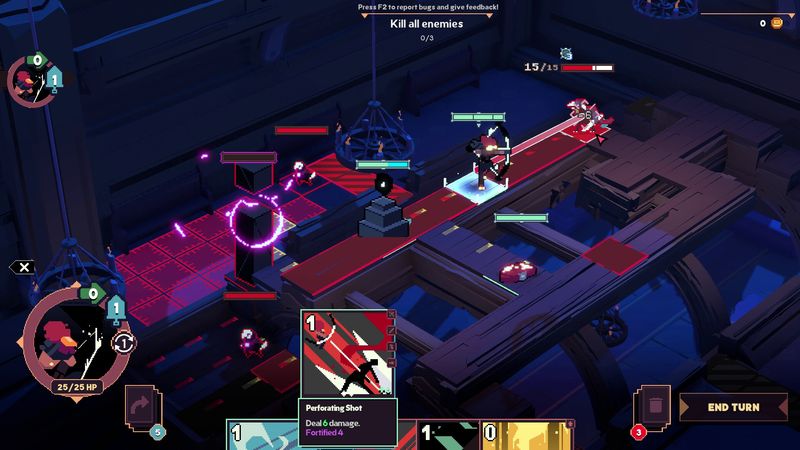End the current turn

pos(733,407)
